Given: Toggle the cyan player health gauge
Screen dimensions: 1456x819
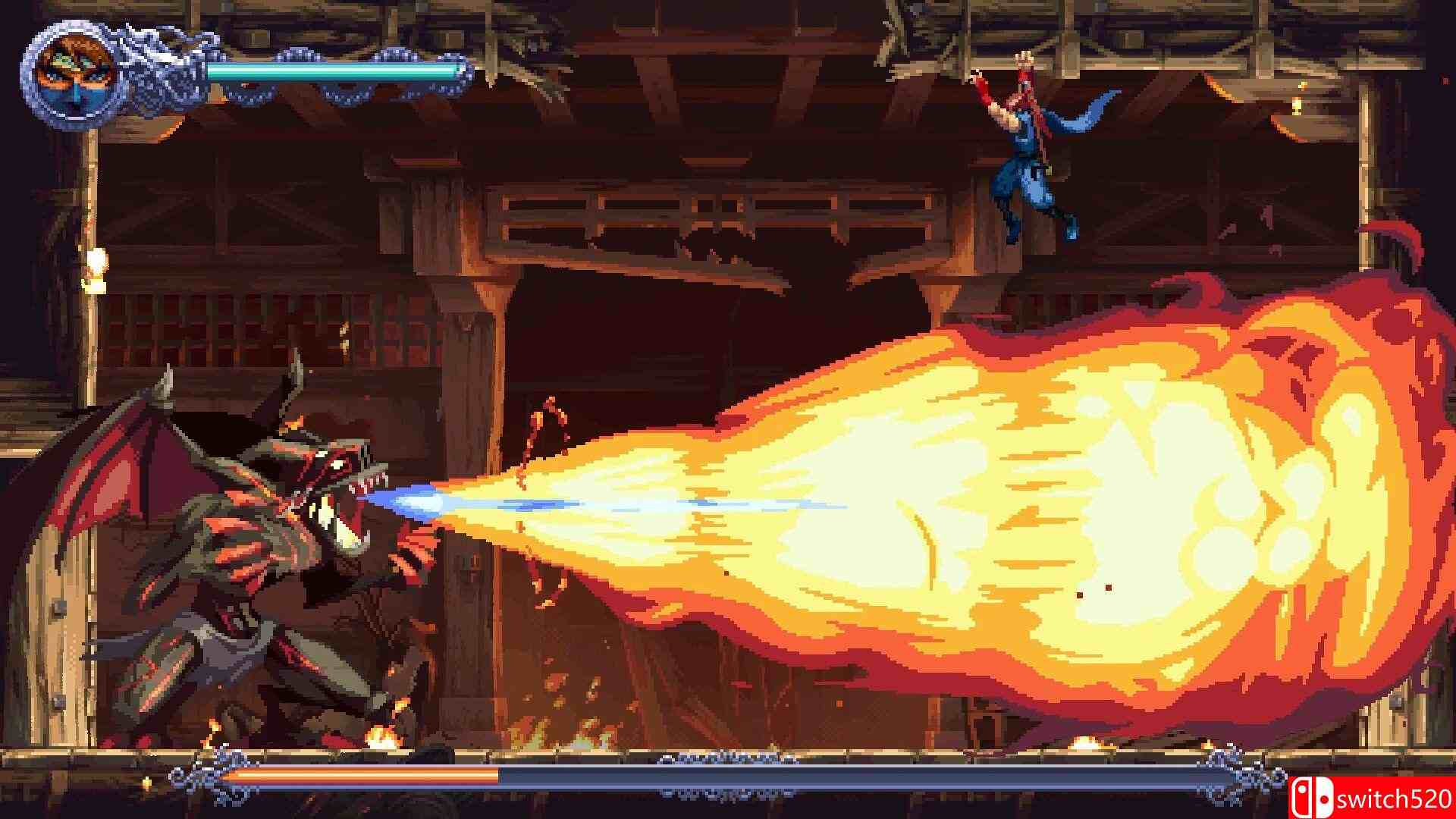Looking at the screenshot, I should tap(326, 72).
